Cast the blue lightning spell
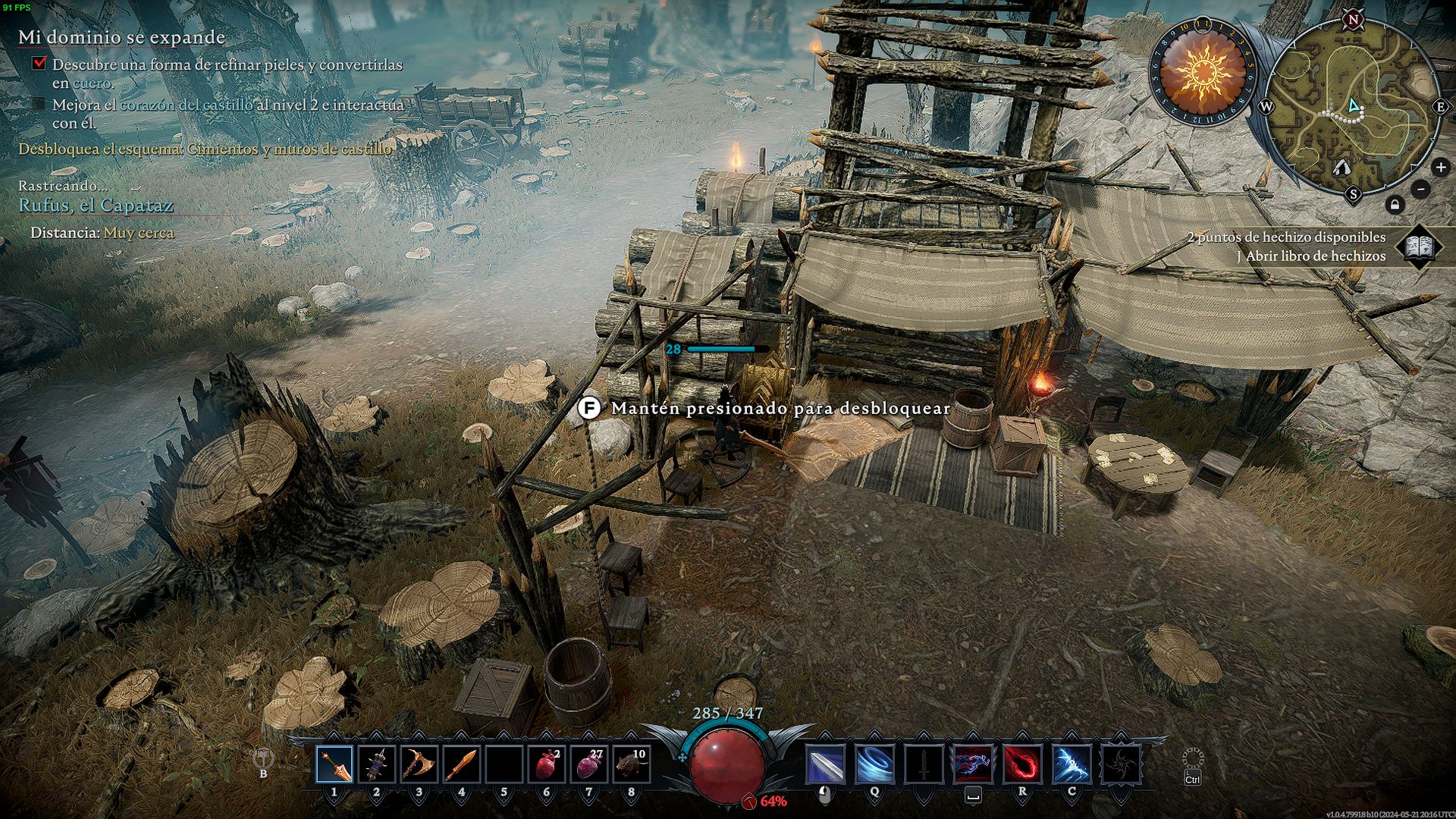Screen dimensions: 1456x819 pos(1072,764)
